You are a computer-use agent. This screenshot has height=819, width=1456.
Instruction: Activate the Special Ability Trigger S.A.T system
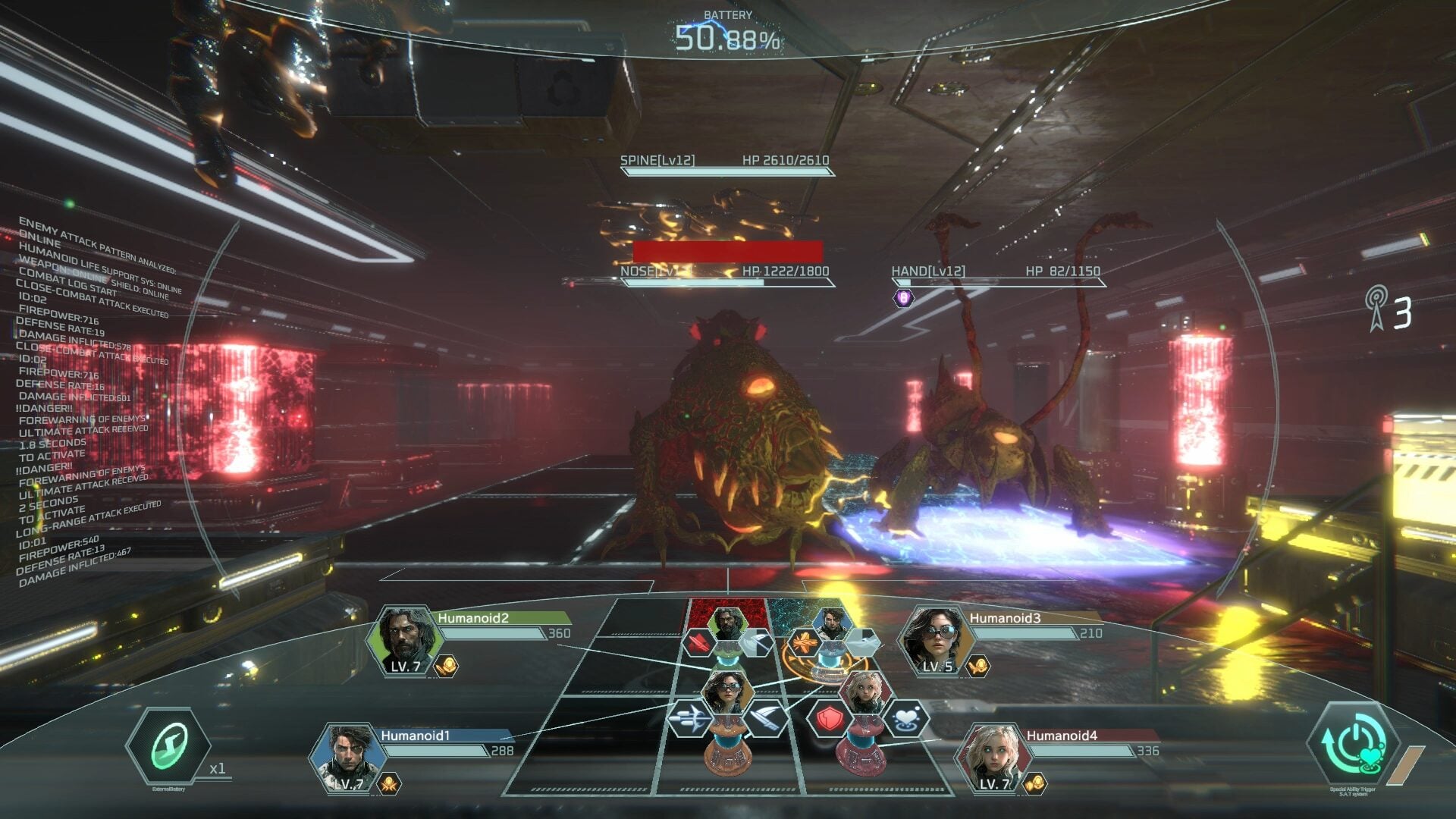pyautogui.click(x=1354, y=745)
